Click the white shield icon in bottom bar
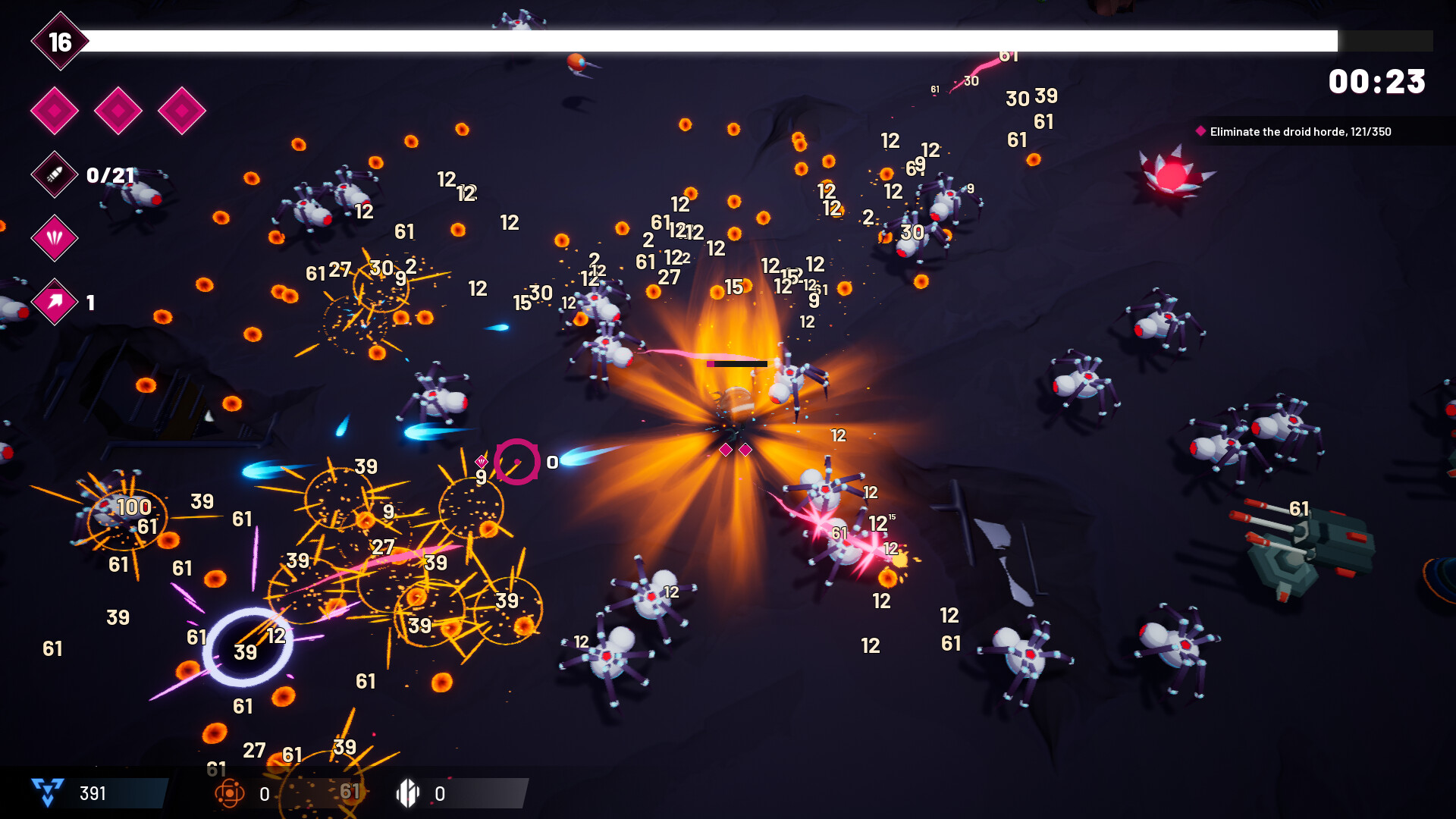1456x819 pixels. pyautogui.click(x=408, y=794)
